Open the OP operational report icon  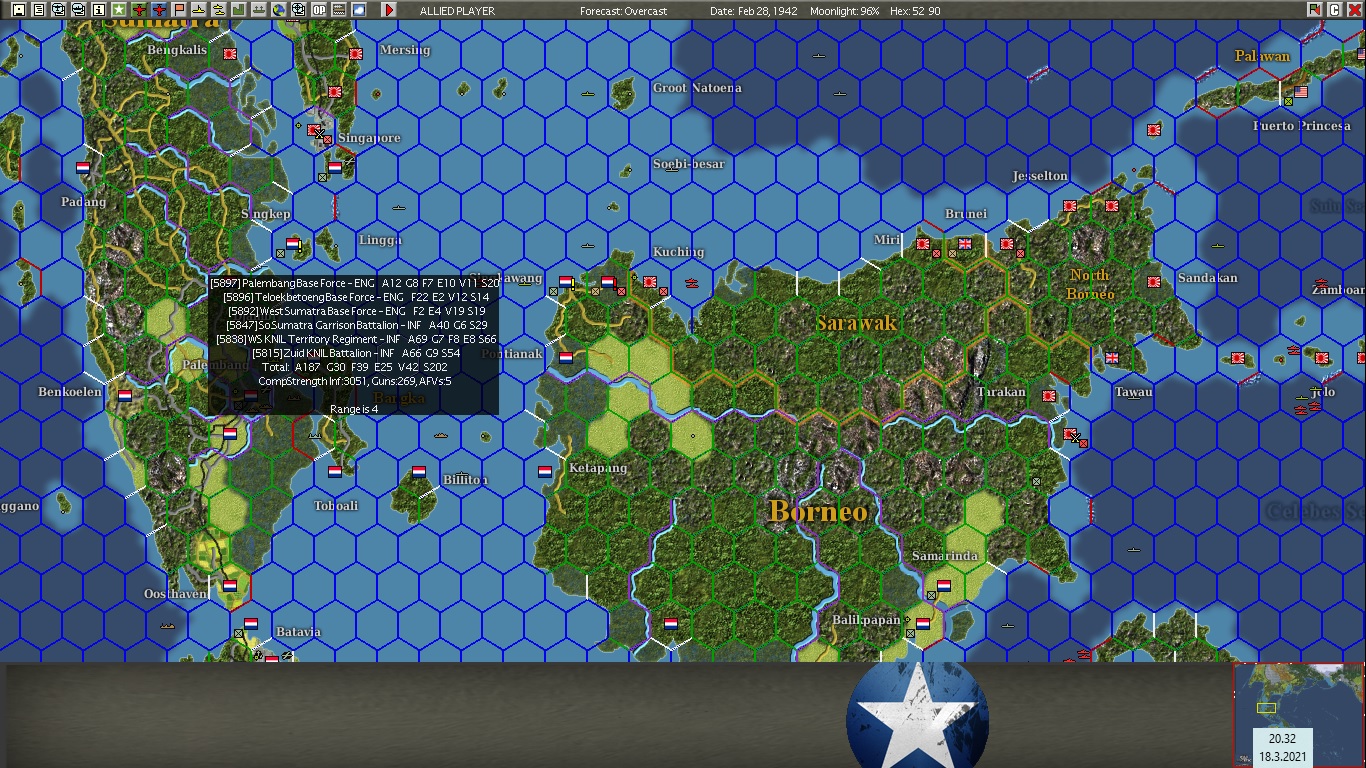[x=319, y=9]
